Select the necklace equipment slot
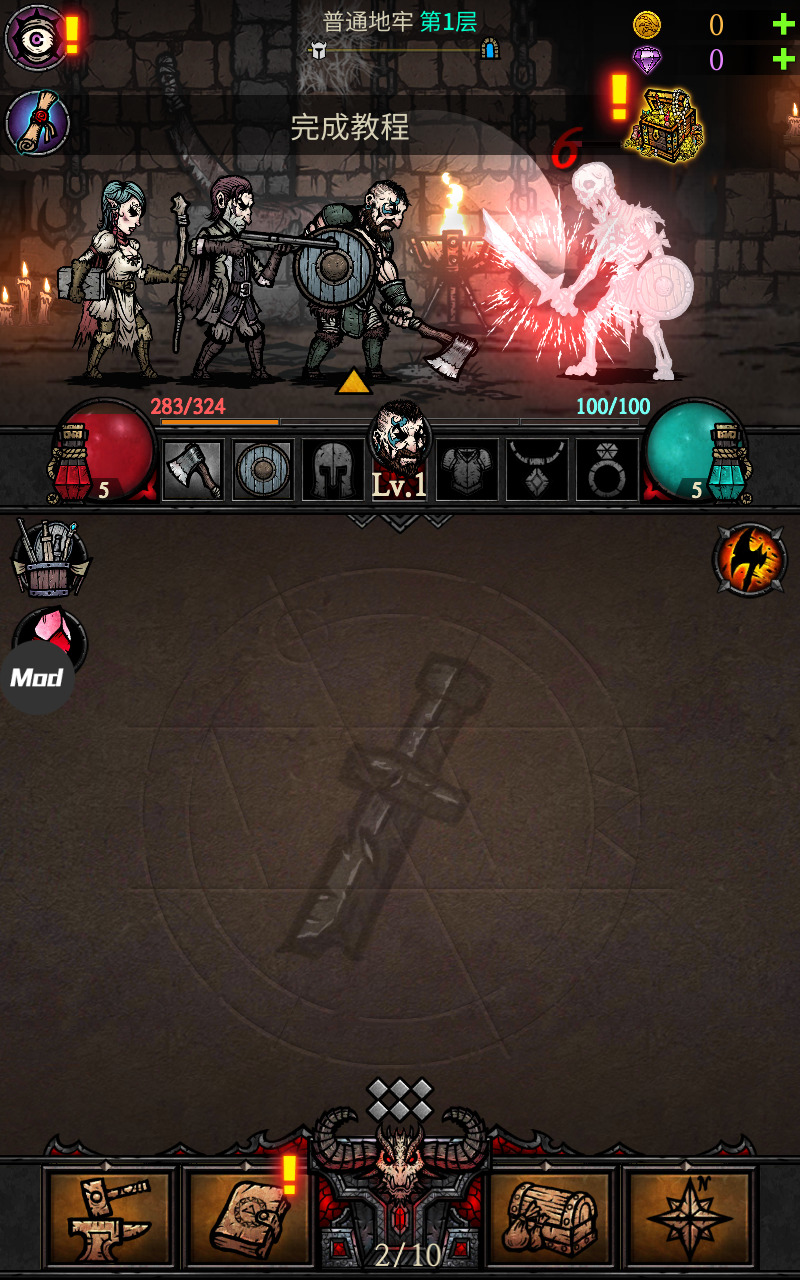 pyautogui.click(x=537, y=469)
